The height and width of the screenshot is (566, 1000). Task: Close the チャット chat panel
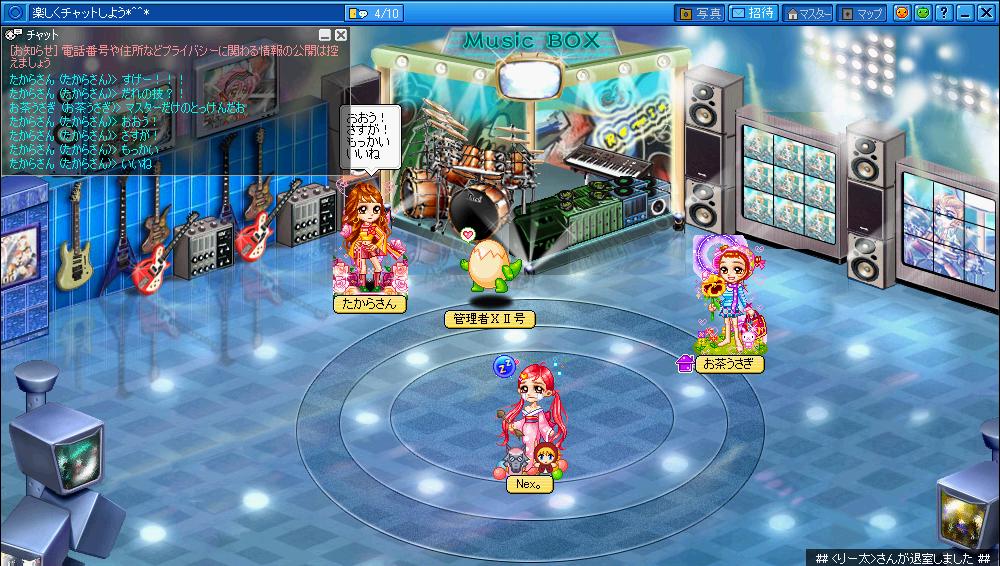click(x=340, y=35)
